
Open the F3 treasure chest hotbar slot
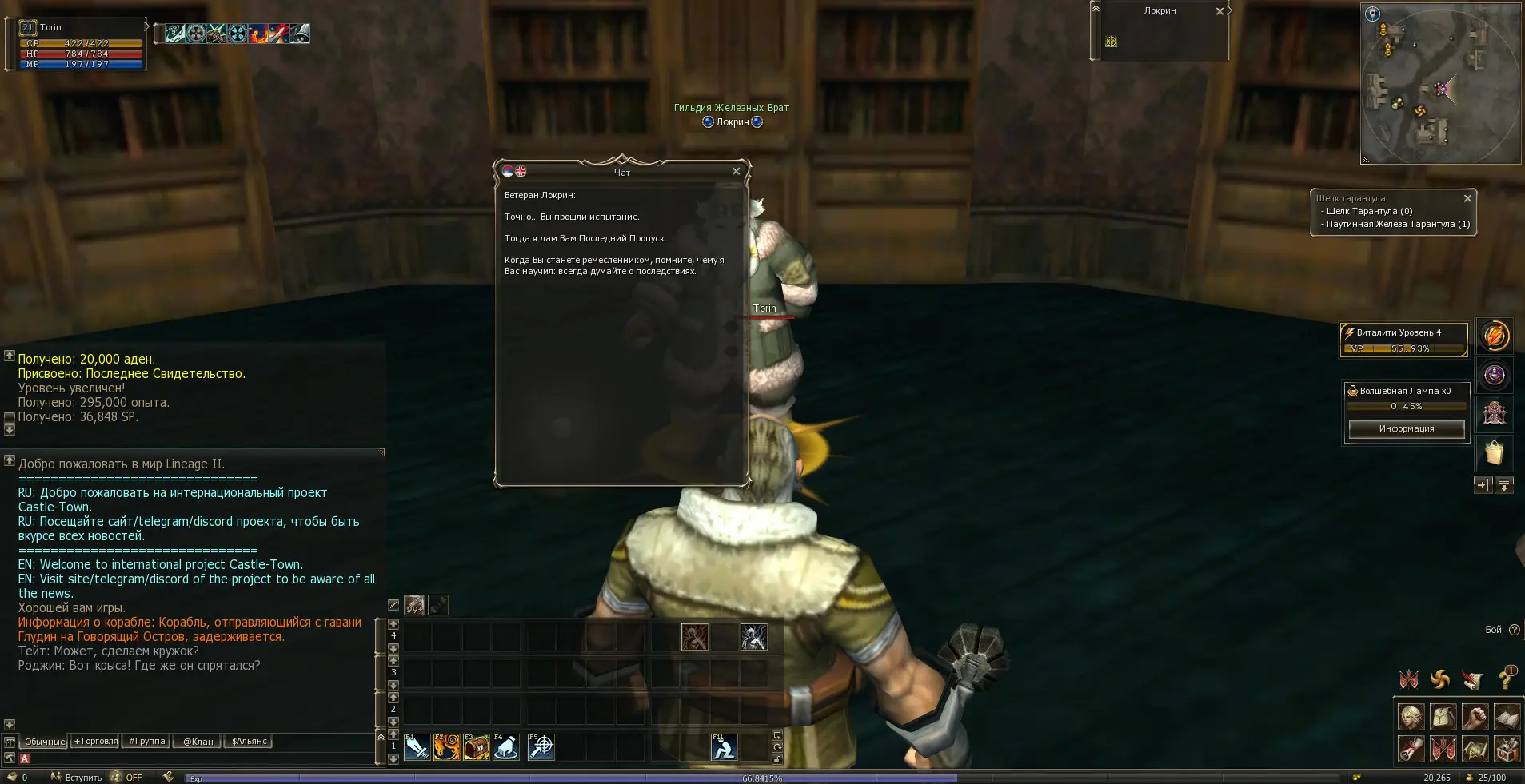[x=477, y=747]
